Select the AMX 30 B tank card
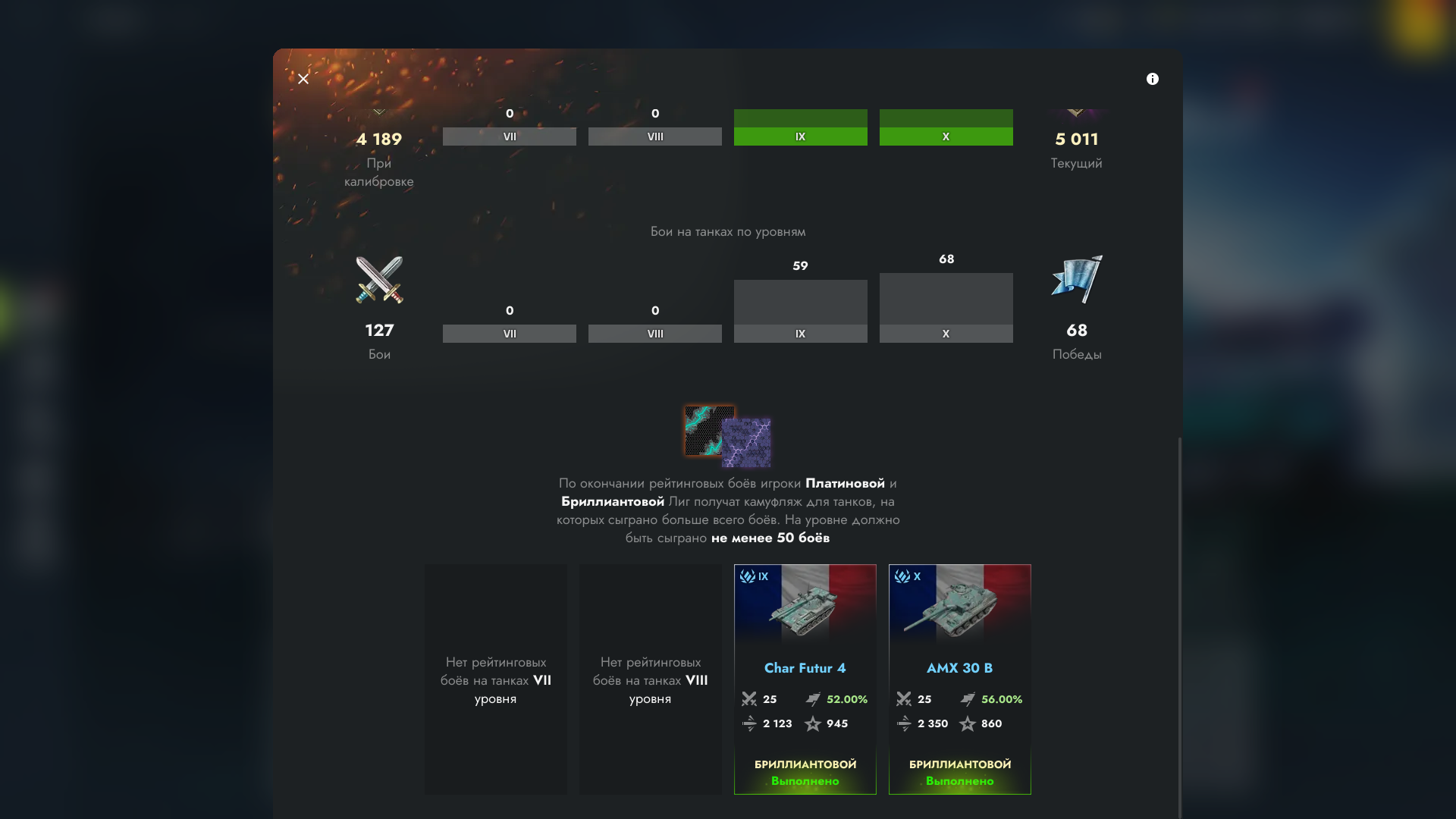 click(x=959, y=679)
